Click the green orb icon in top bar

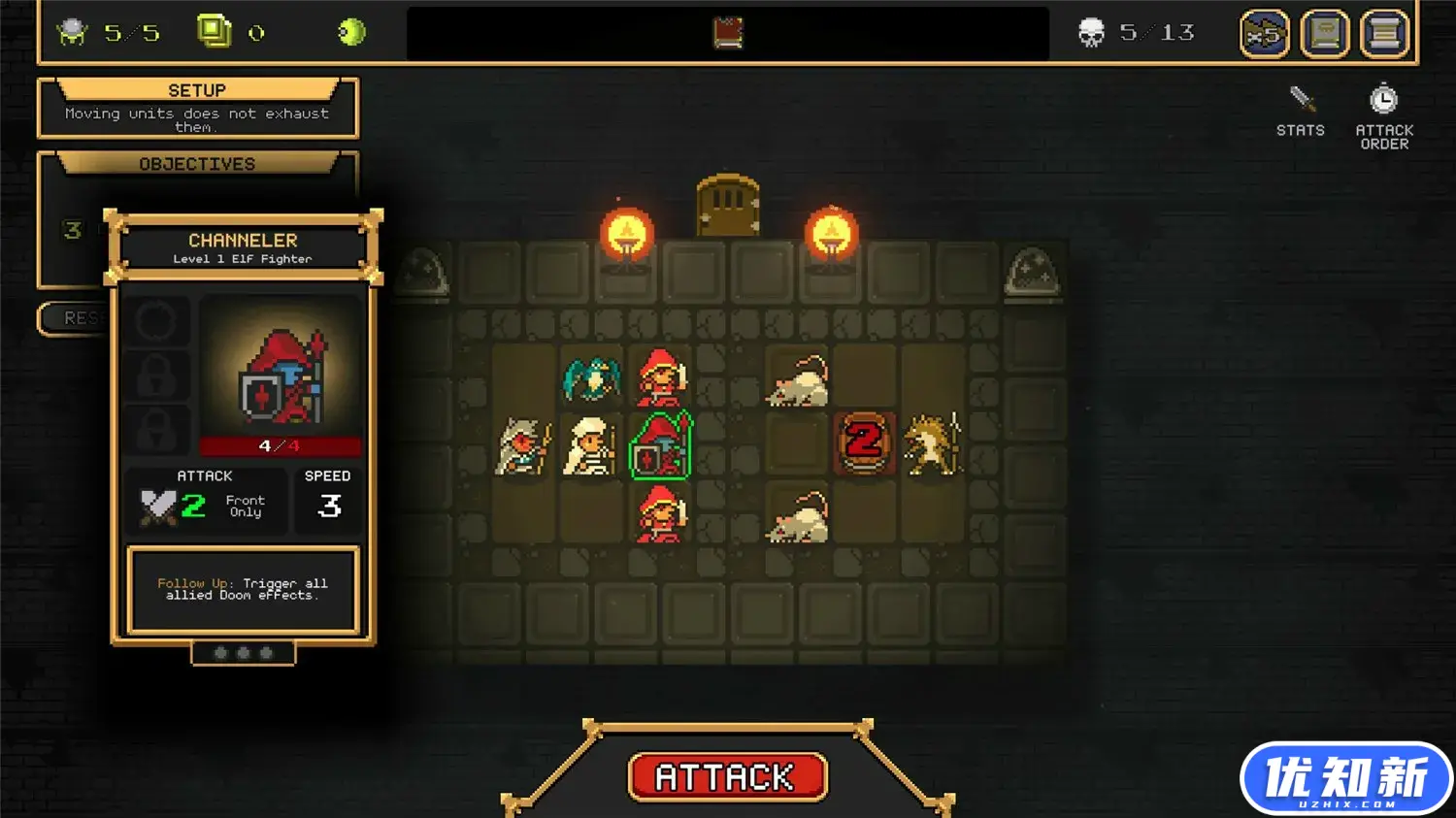(351, 33)
